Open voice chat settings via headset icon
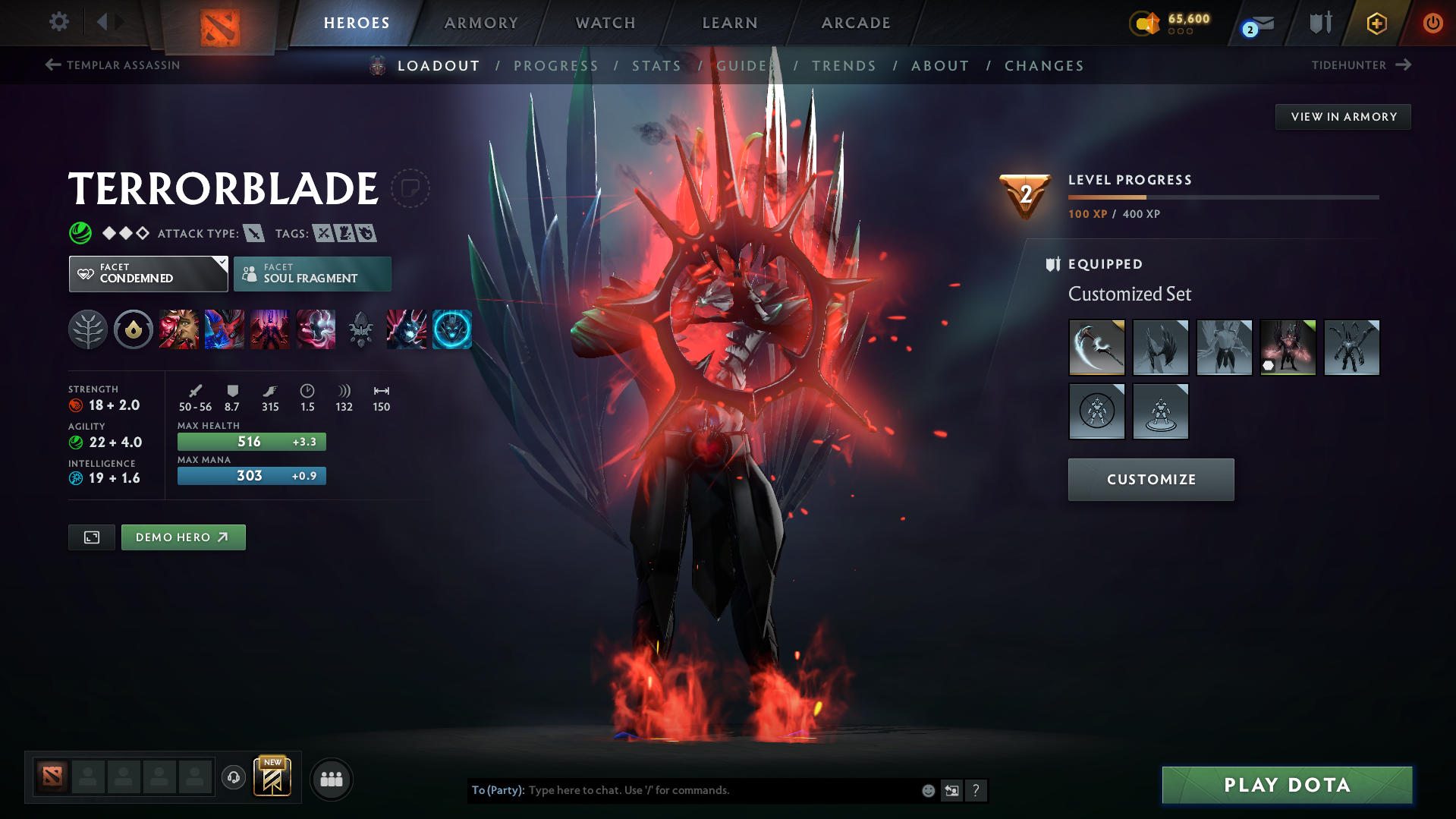 [233, 779]
